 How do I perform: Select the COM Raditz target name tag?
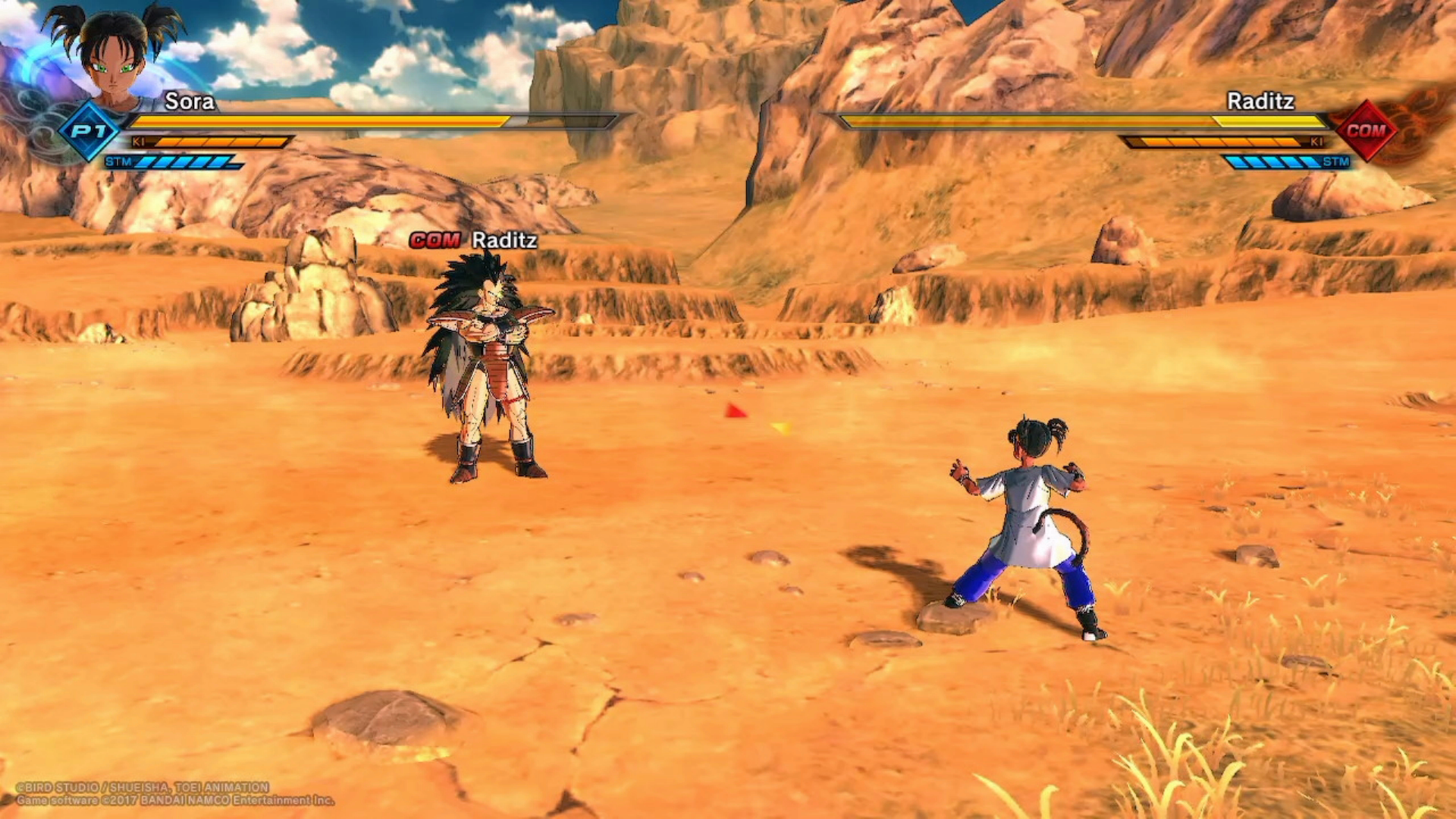pos(474,240)
